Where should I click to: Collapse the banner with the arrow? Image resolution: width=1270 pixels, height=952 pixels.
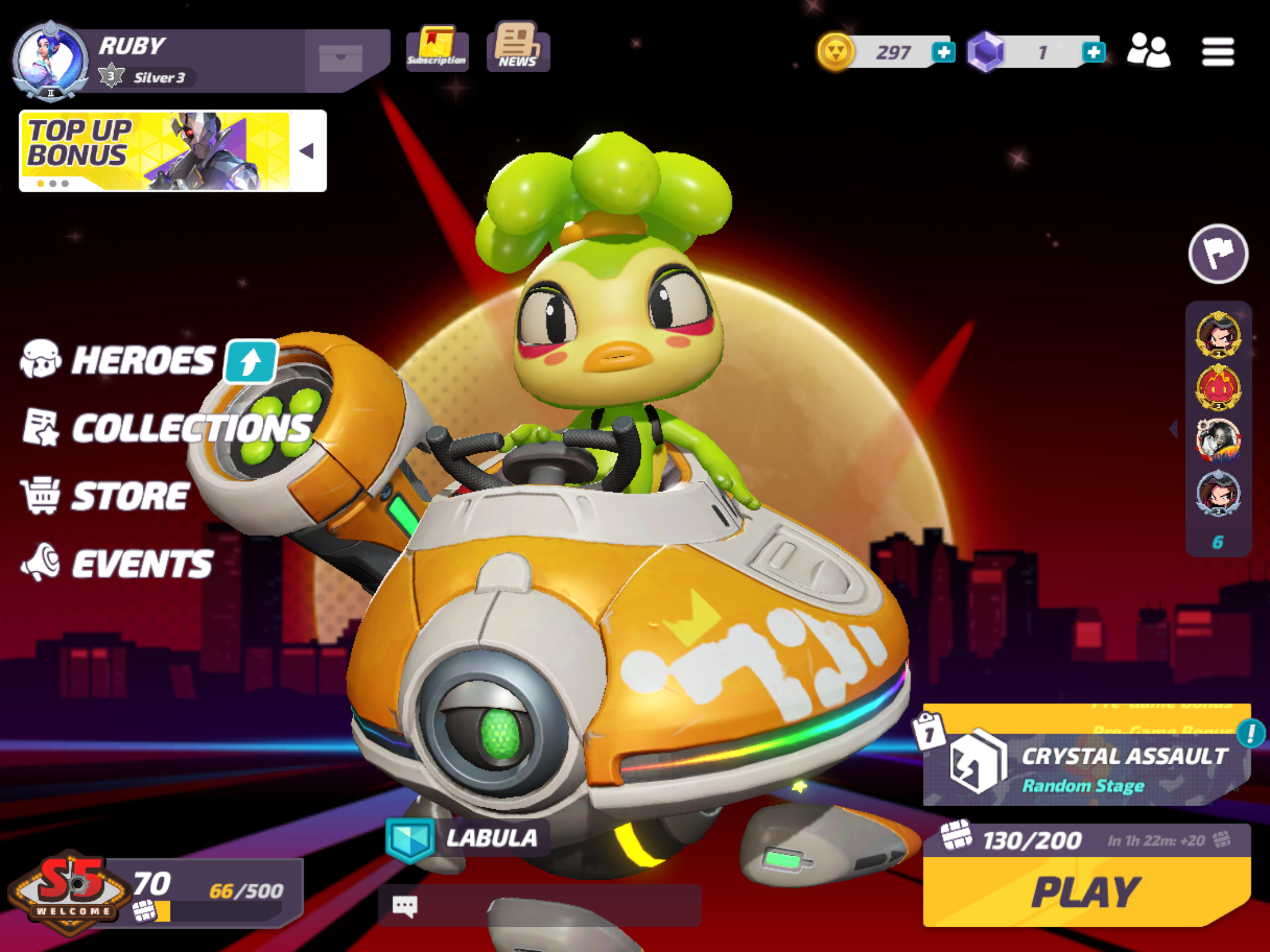308,151
